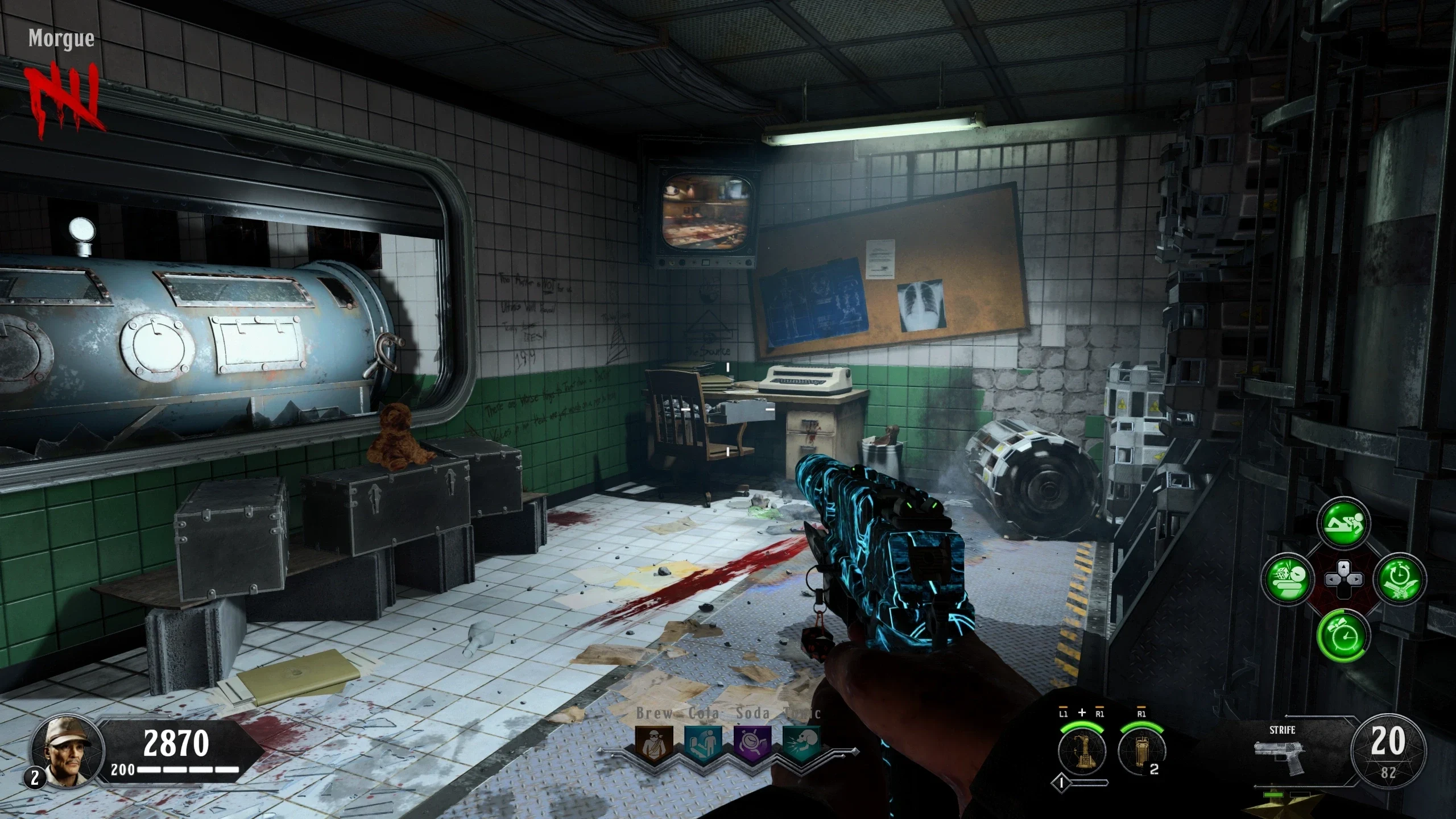Use the left elixir showing dice
Image resolution: width=1456 pixels, height=819 pixels.
[1288, 580]
